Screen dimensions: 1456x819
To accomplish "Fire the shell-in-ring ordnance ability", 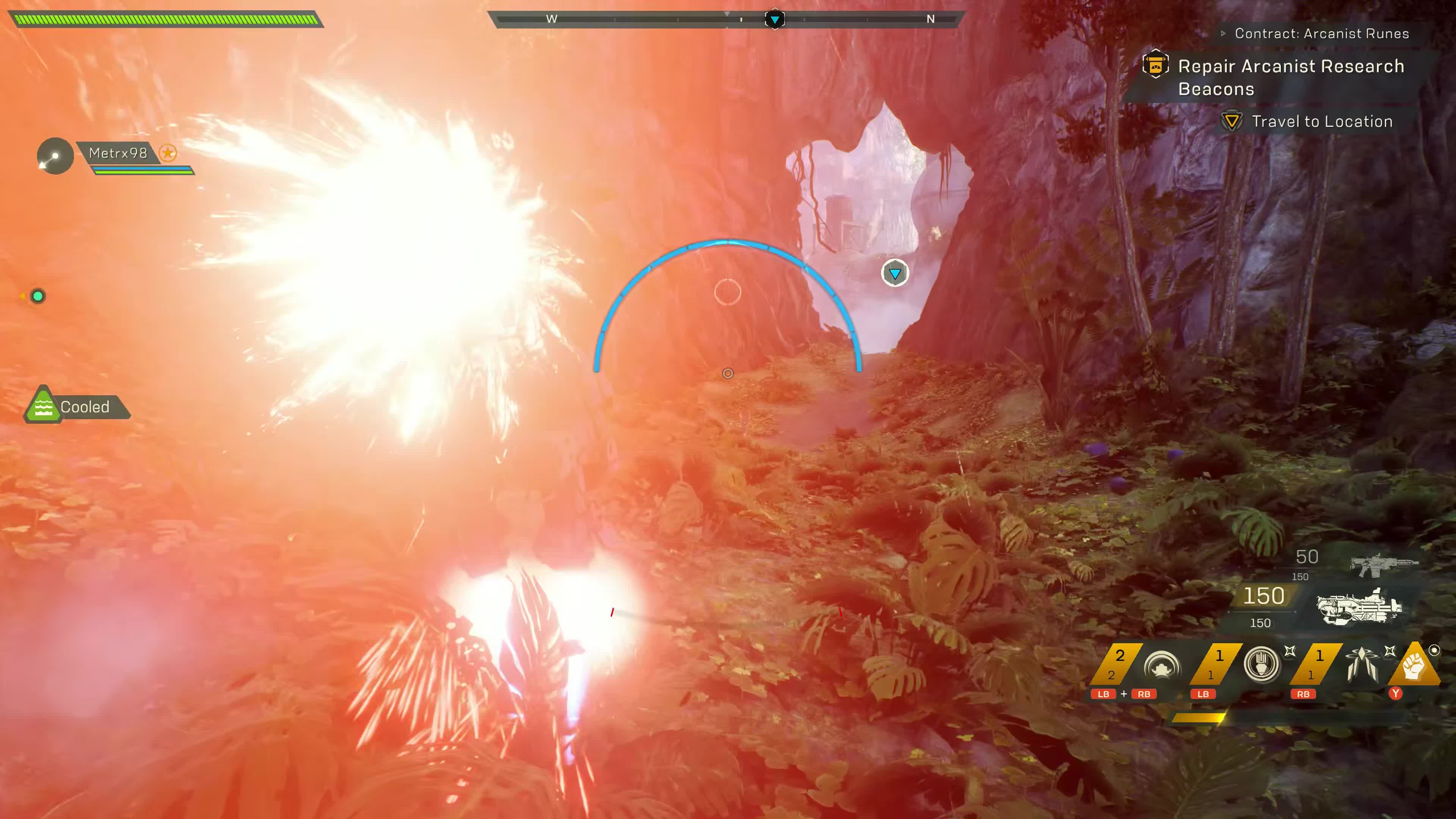I will (x=1261, y=664).
